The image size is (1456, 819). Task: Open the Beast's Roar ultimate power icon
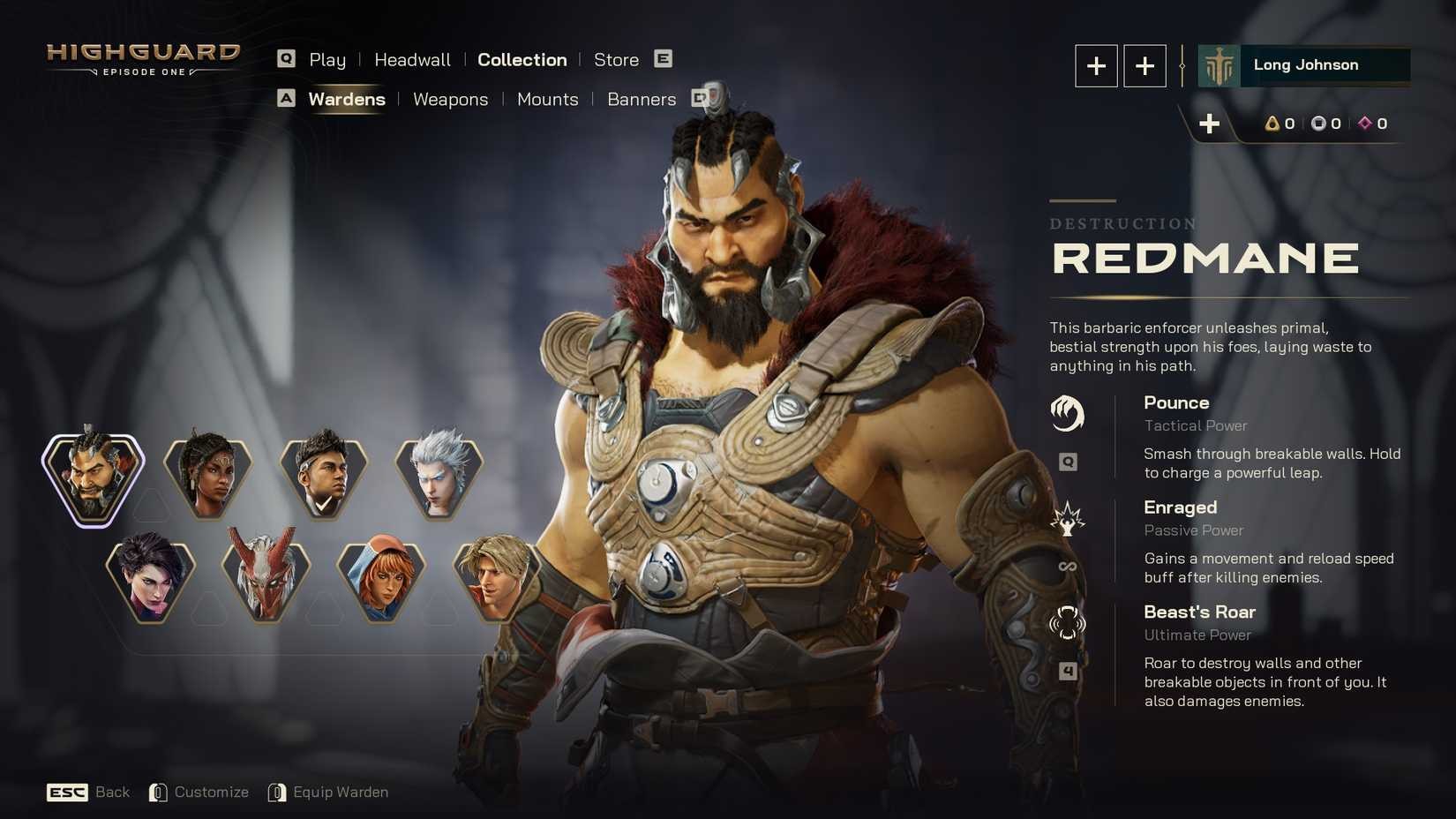[1068, 622]
